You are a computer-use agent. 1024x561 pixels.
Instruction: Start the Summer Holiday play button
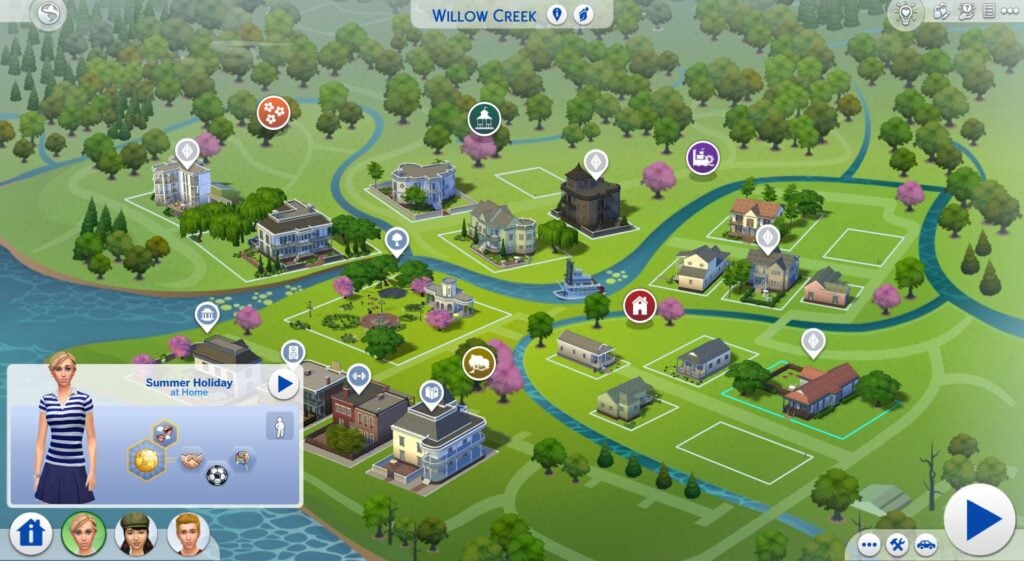(x=284, y=383)
